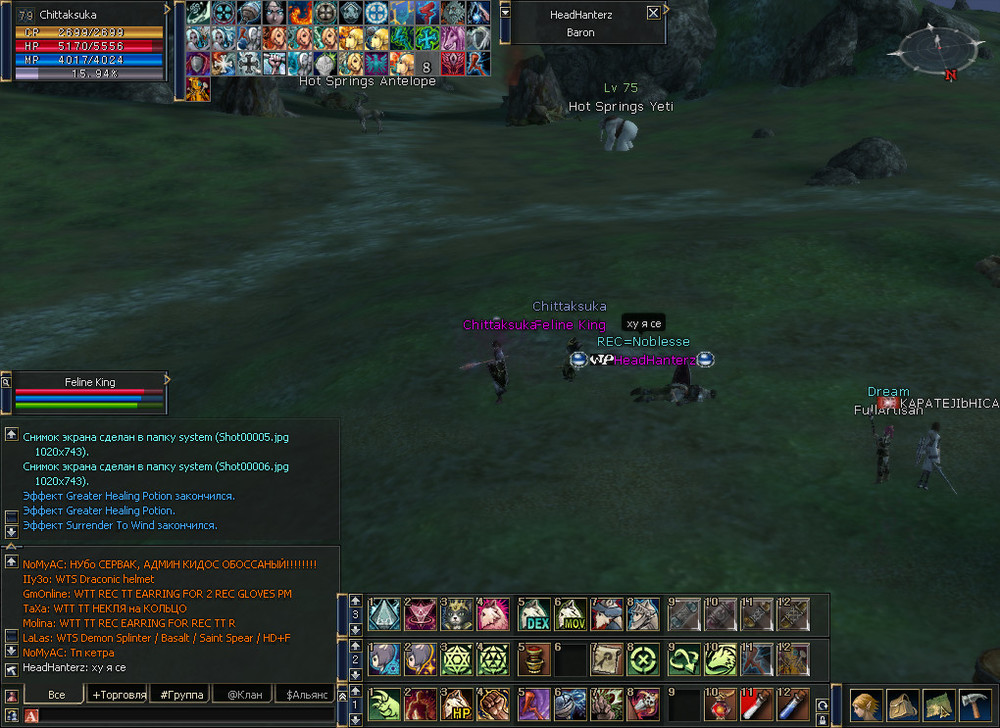Screen dimensions: 1000x728
Task: Open the hammer system menu icon
Action: (975, 704)
